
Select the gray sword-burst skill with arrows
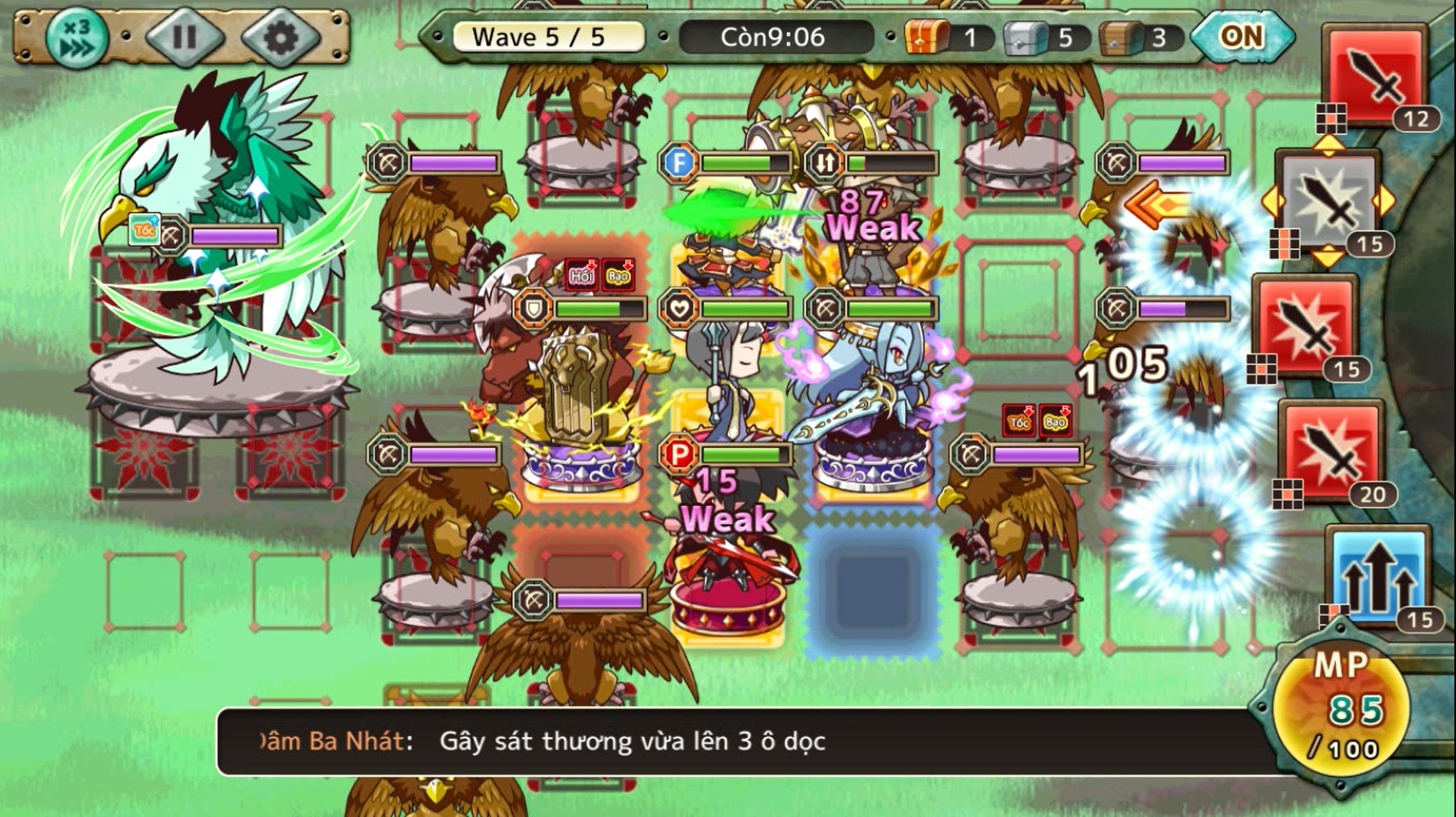tap(1329, 200)
